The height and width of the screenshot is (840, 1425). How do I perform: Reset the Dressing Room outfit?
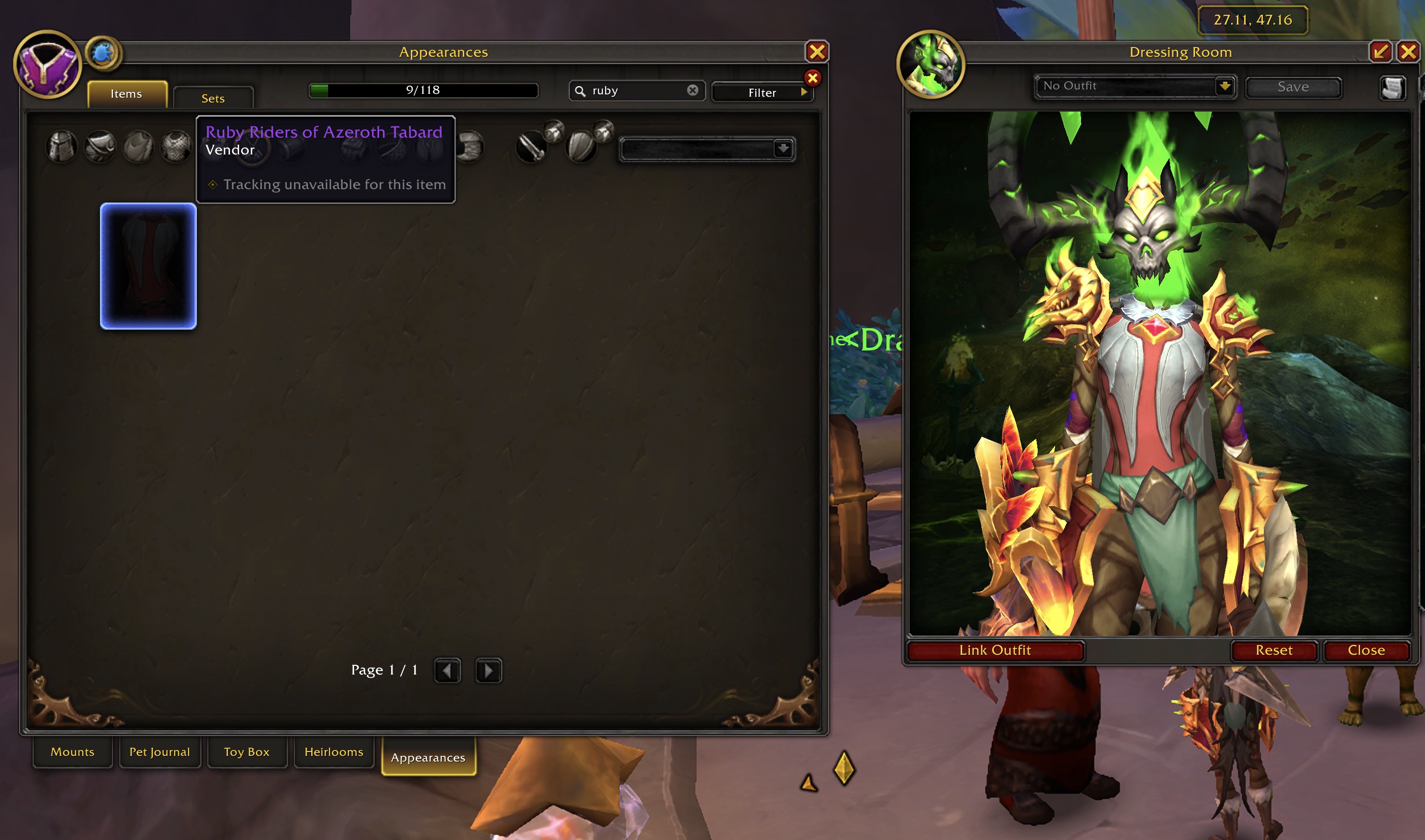pyautogui.click(x=1274, y=650)
